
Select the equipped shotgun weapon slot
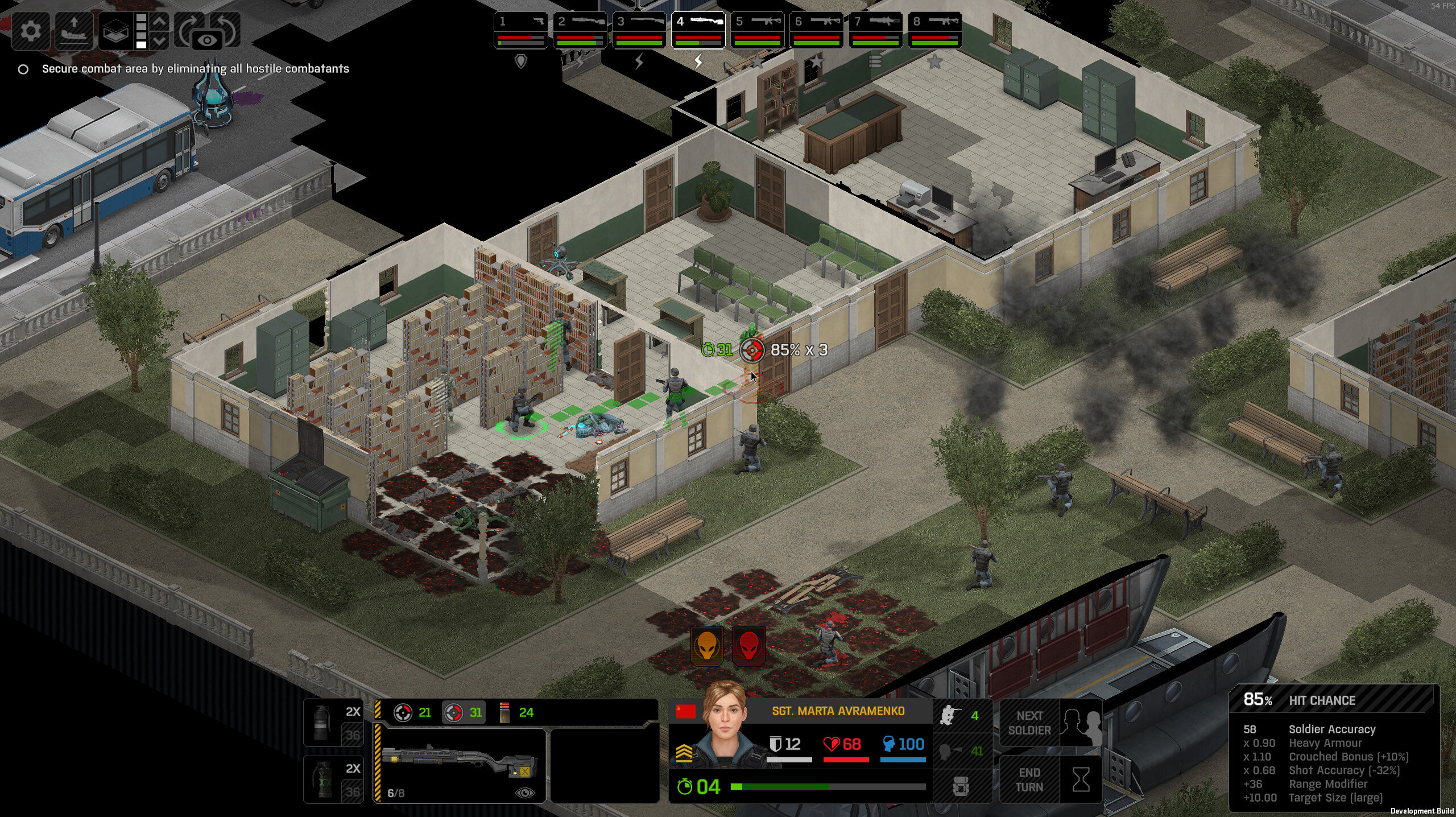(x=460, y=764)
